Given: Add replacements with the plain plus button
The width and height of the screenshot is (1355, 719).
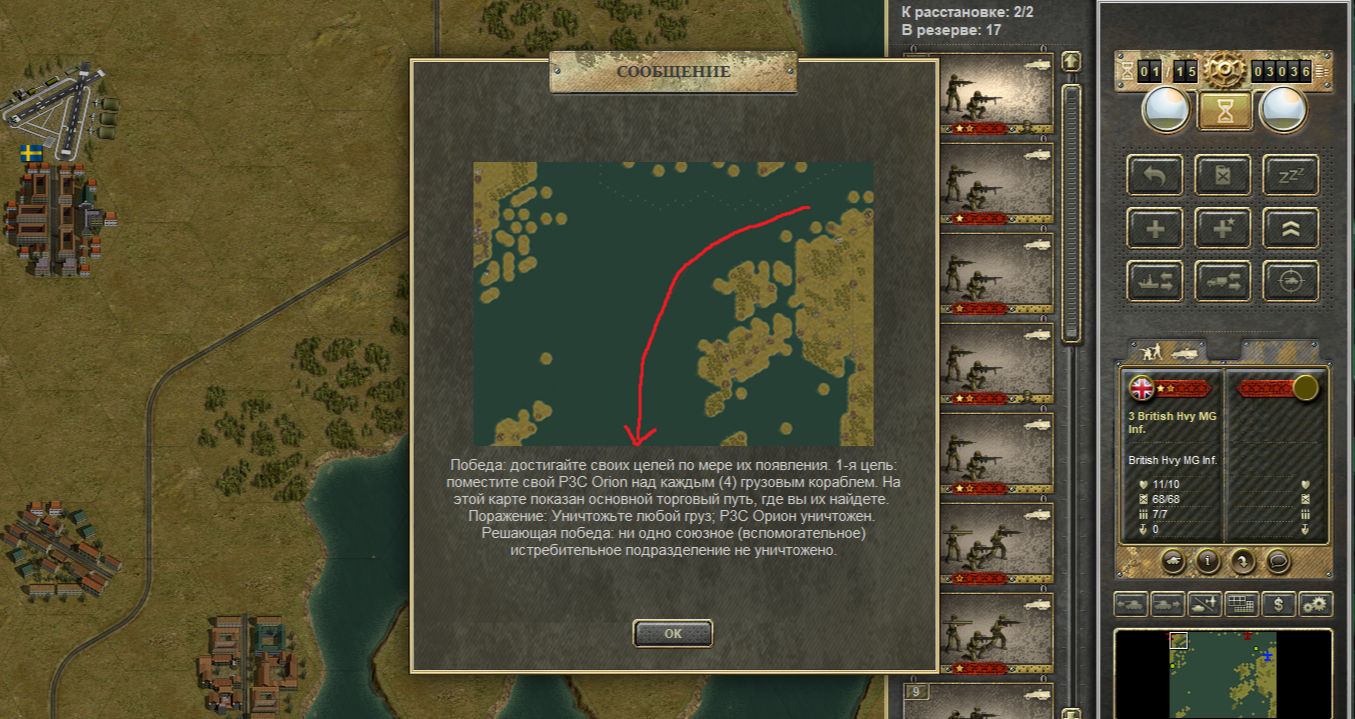Looking at the screenshot, I should (1156, 228).
